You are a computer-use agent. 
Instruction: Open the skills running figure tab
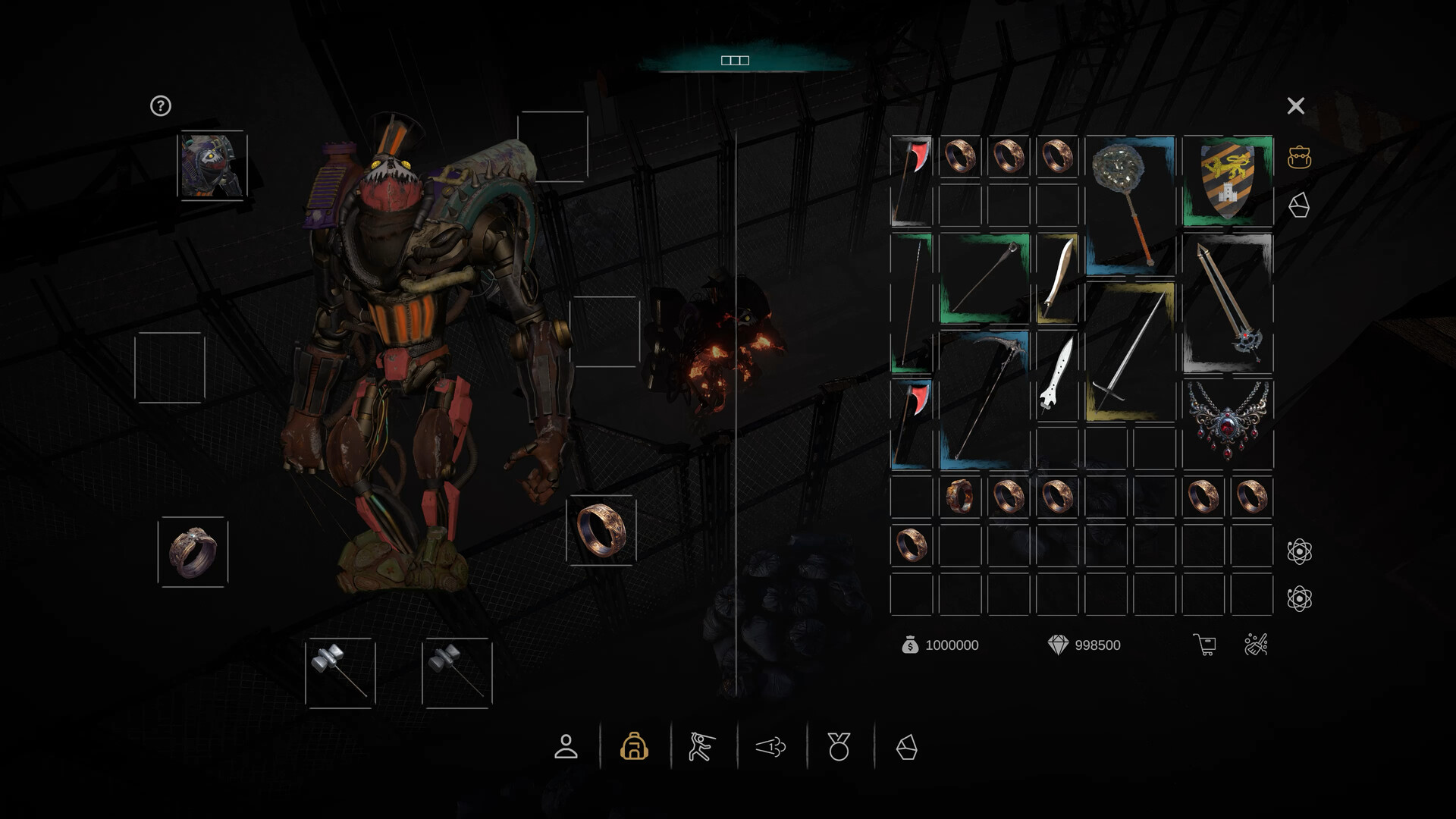[x=701, y=747]
